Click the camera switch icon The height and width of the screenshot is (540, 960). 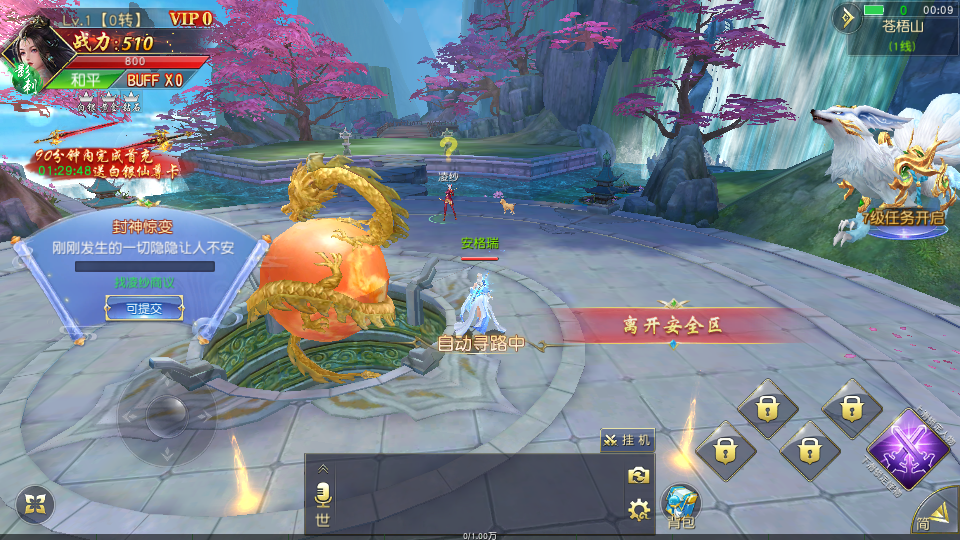click(638, 476)
